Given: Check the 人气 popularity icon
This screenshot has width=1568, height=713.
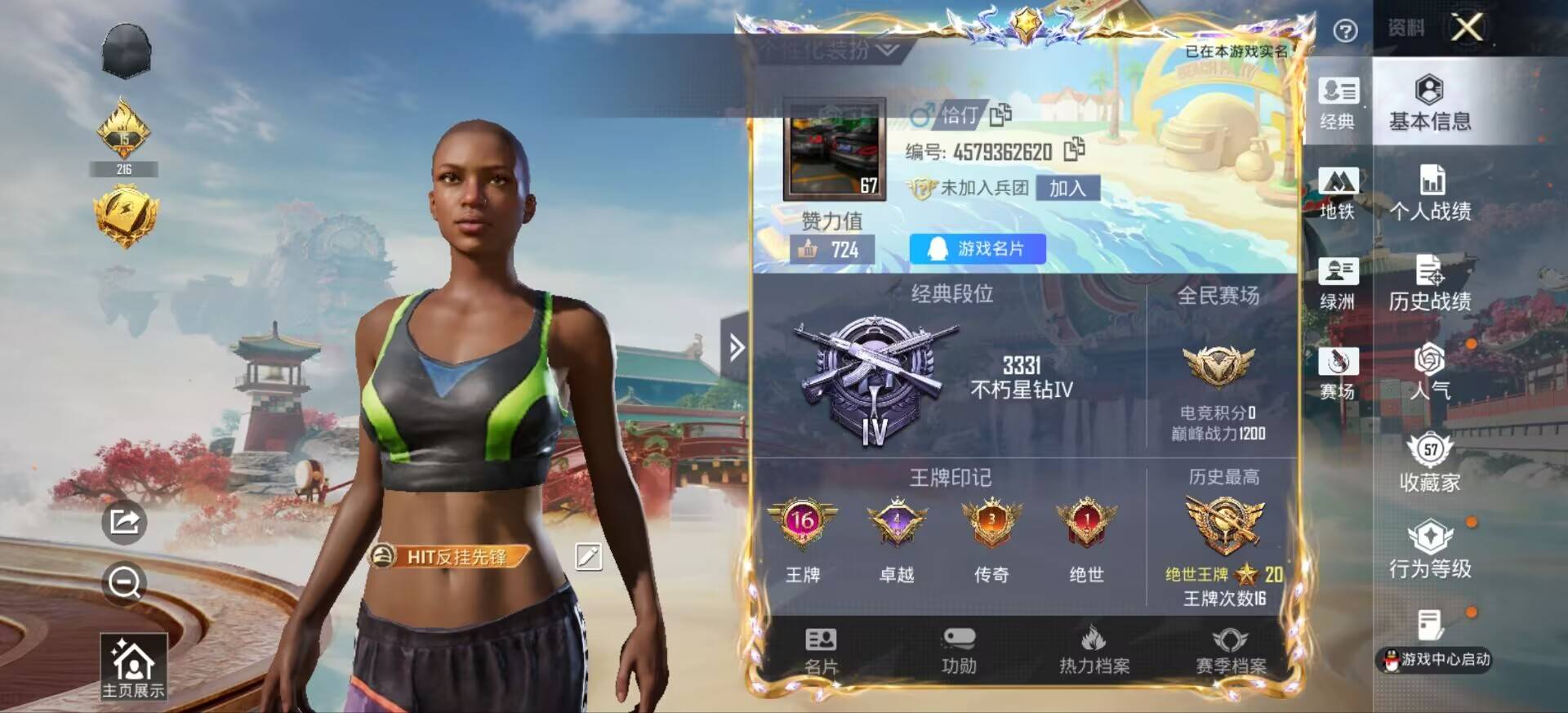Looking at the screenshot, I should [x=1428, y=373].
